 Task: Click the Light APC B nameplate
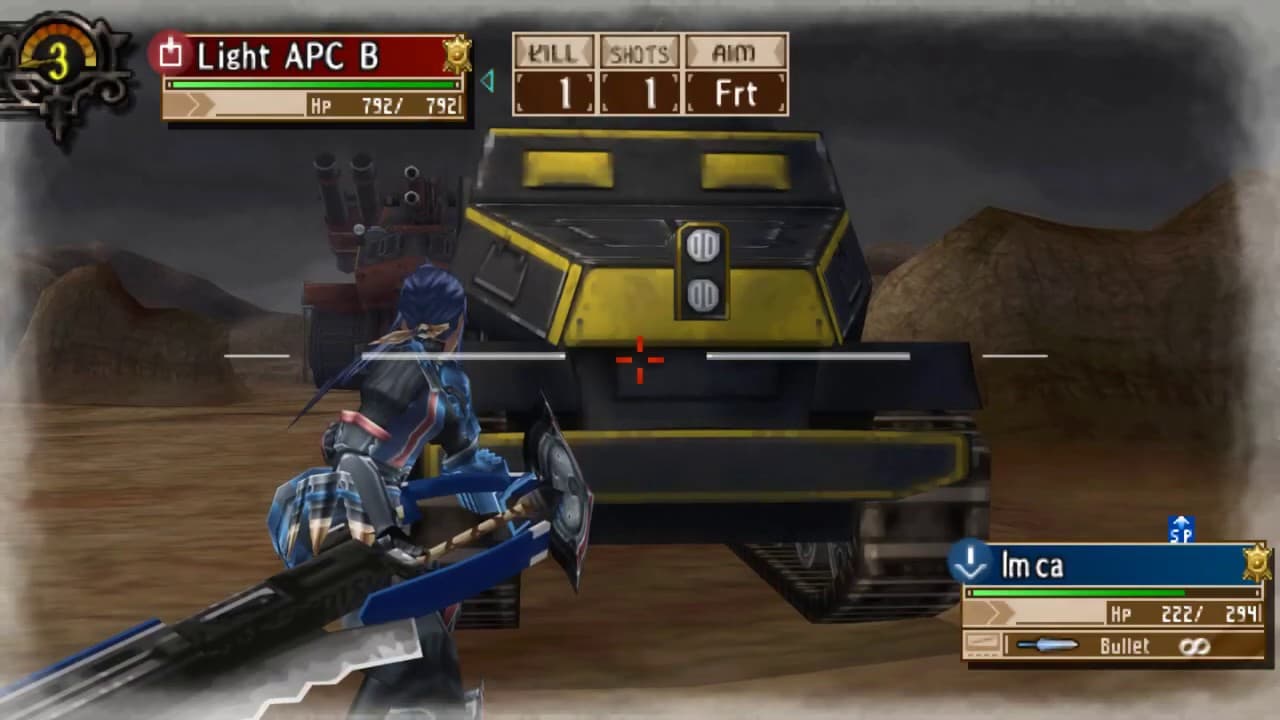290,55
